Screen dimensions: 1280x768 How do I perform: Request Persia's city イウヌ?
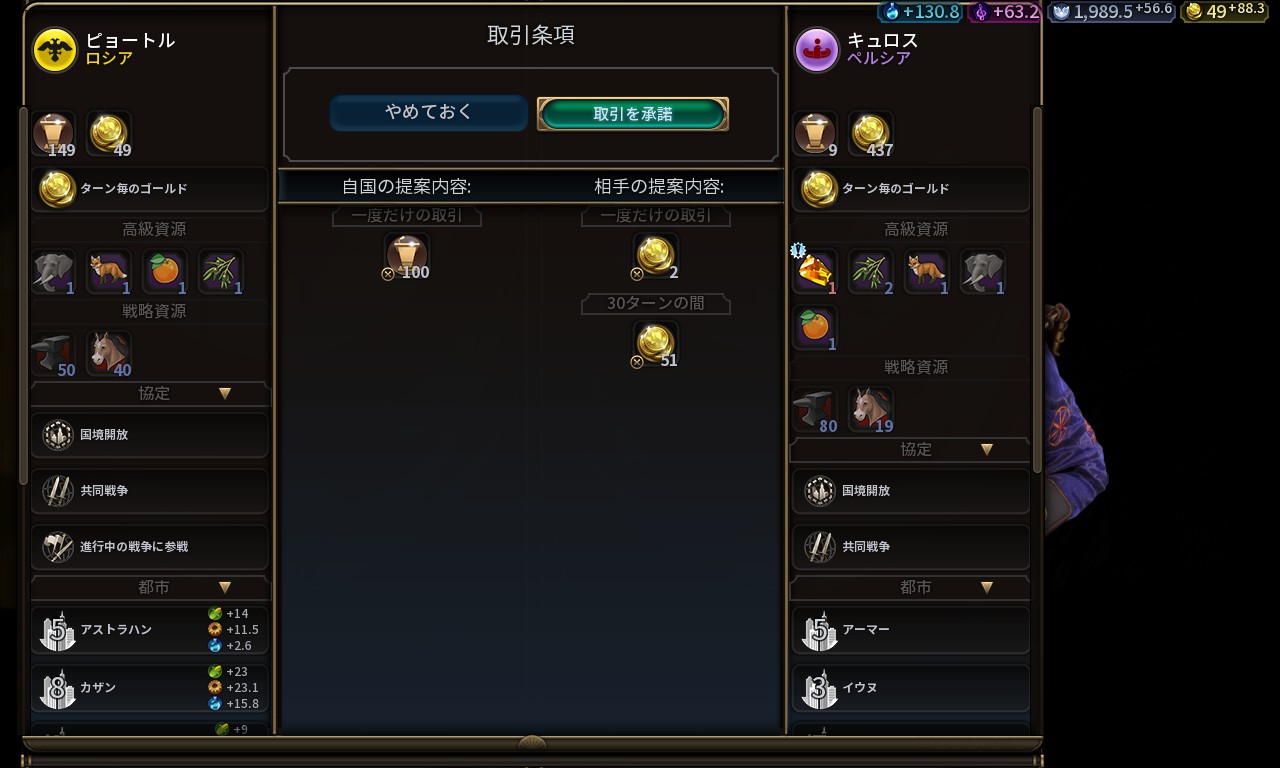pyautogui.click(x=910, y=688)
